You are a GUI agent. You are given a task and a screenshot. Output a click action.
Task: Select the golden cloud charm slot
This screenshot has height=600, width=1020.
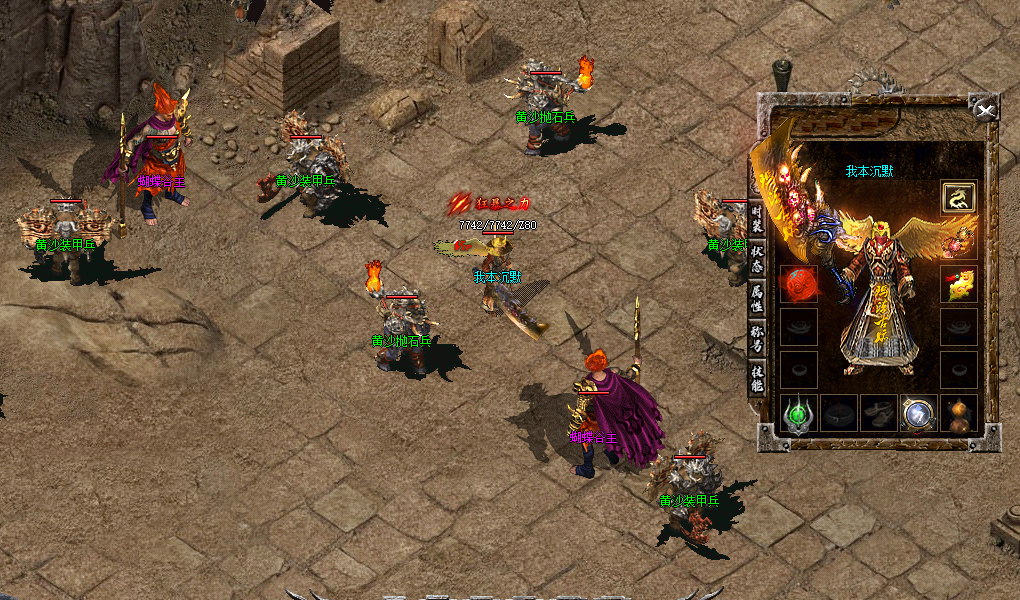pyautogui.click(x=958, y=284)
